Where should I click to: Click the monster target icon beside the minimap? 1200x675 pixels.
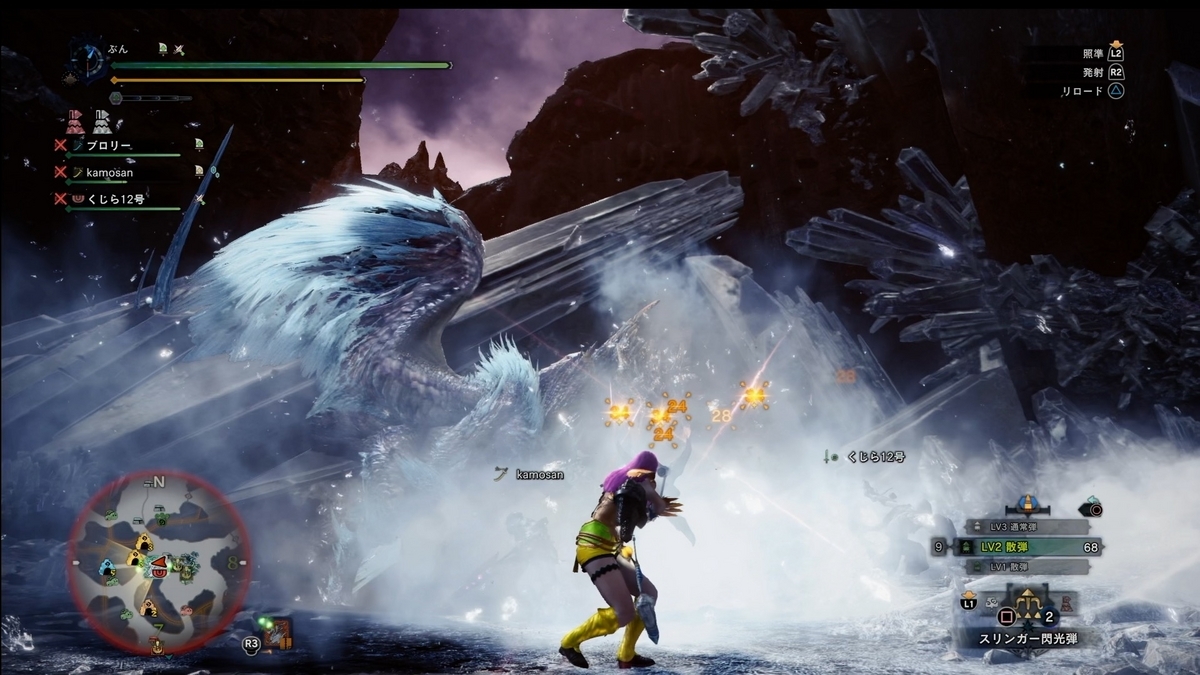279,630
